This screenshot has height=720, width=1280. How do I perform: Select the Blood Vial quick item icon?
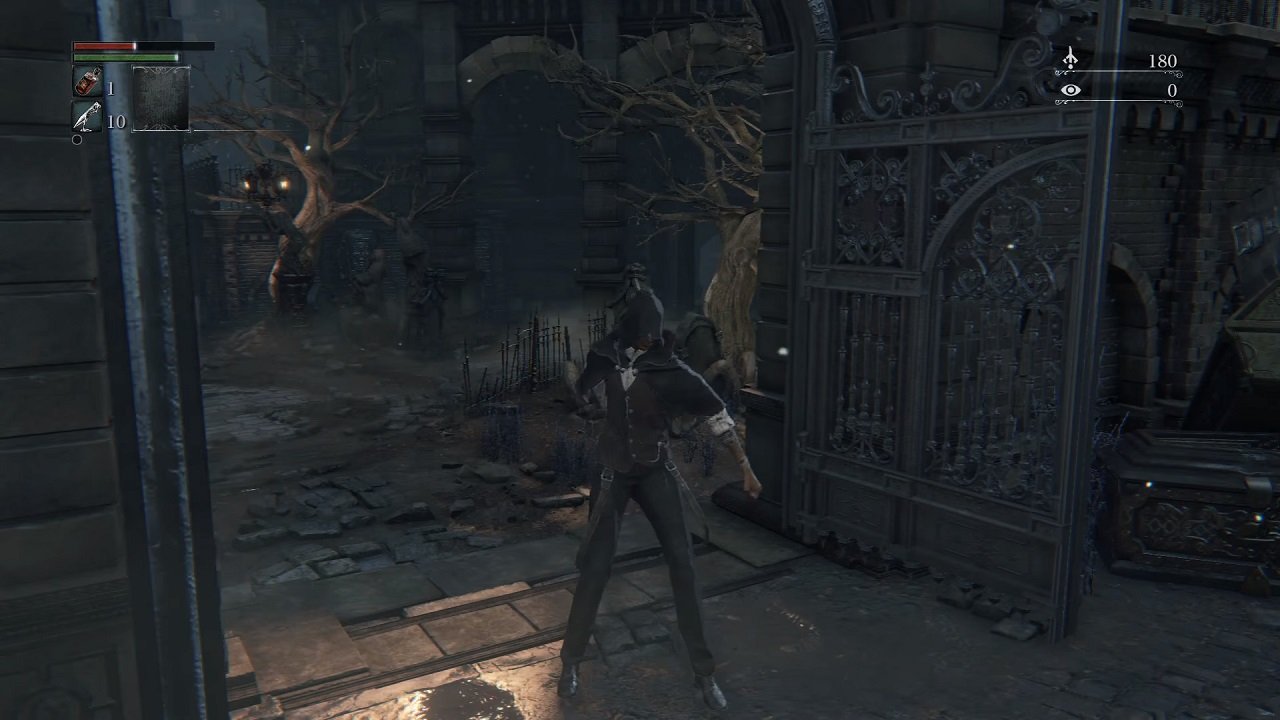pos(87,80)
